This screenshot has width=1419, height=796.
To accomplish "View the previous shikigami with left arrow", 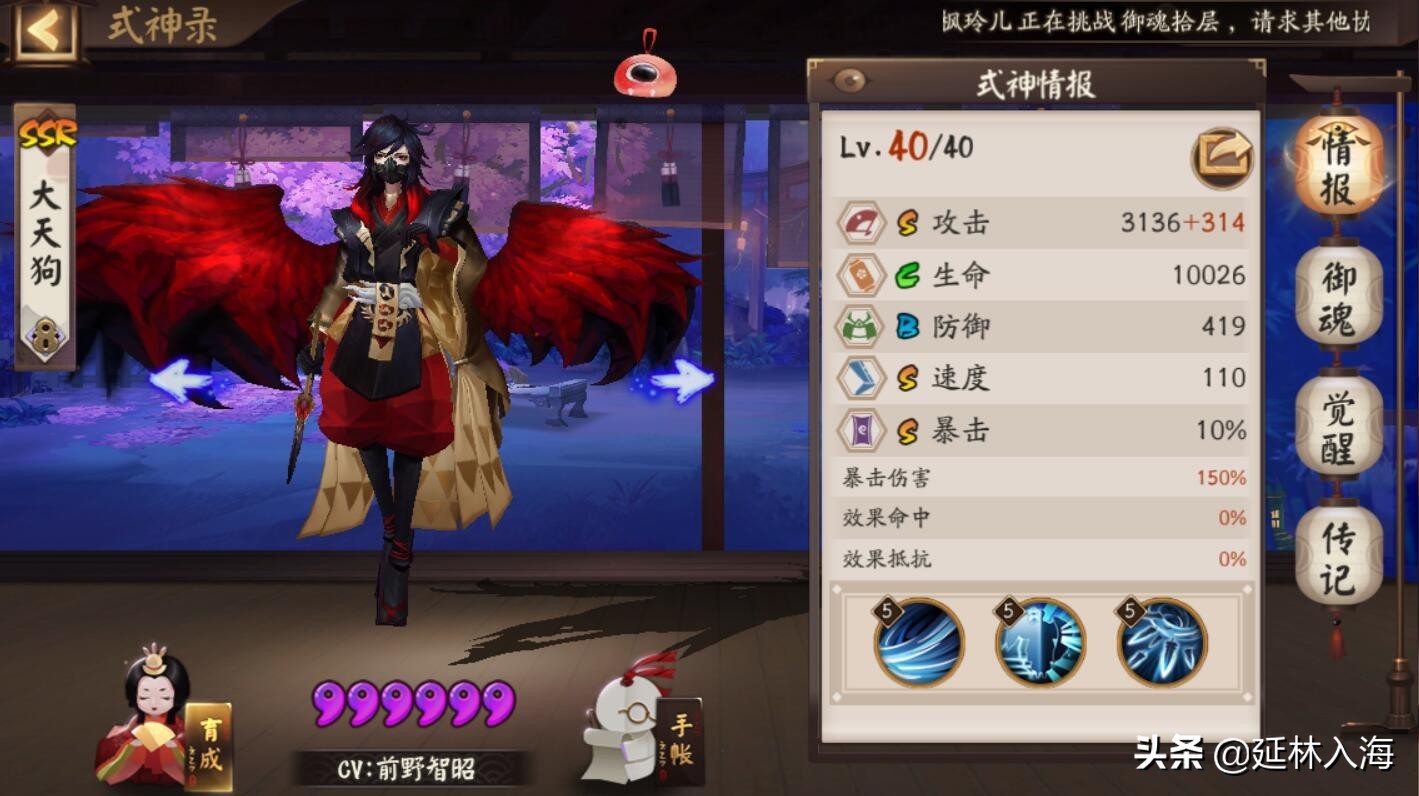I will pyautogui.click(x=181, y=381).
